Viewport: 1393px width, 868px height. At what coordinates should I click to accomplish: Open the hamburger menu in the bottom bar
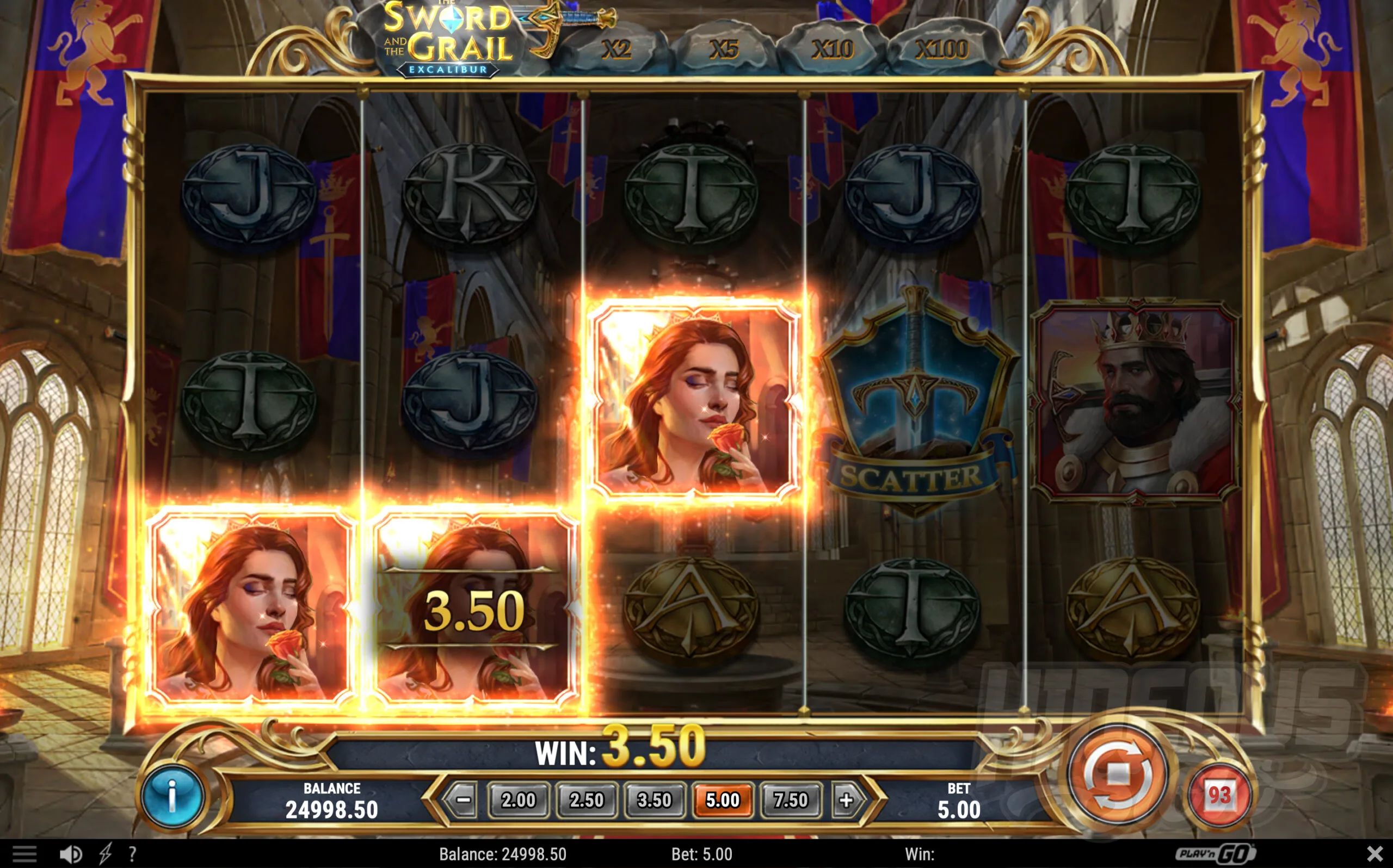[x=24, y=854]
